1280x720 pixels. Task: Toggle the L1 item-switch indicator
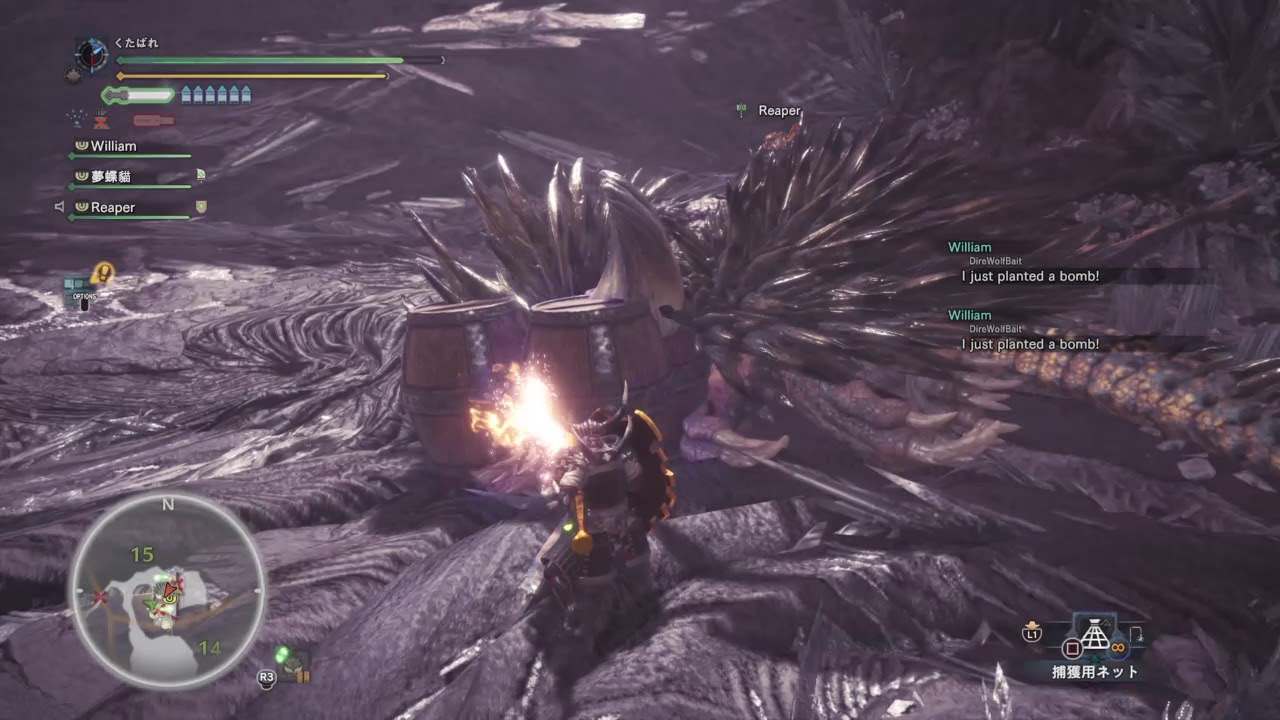click(1032, 634)
